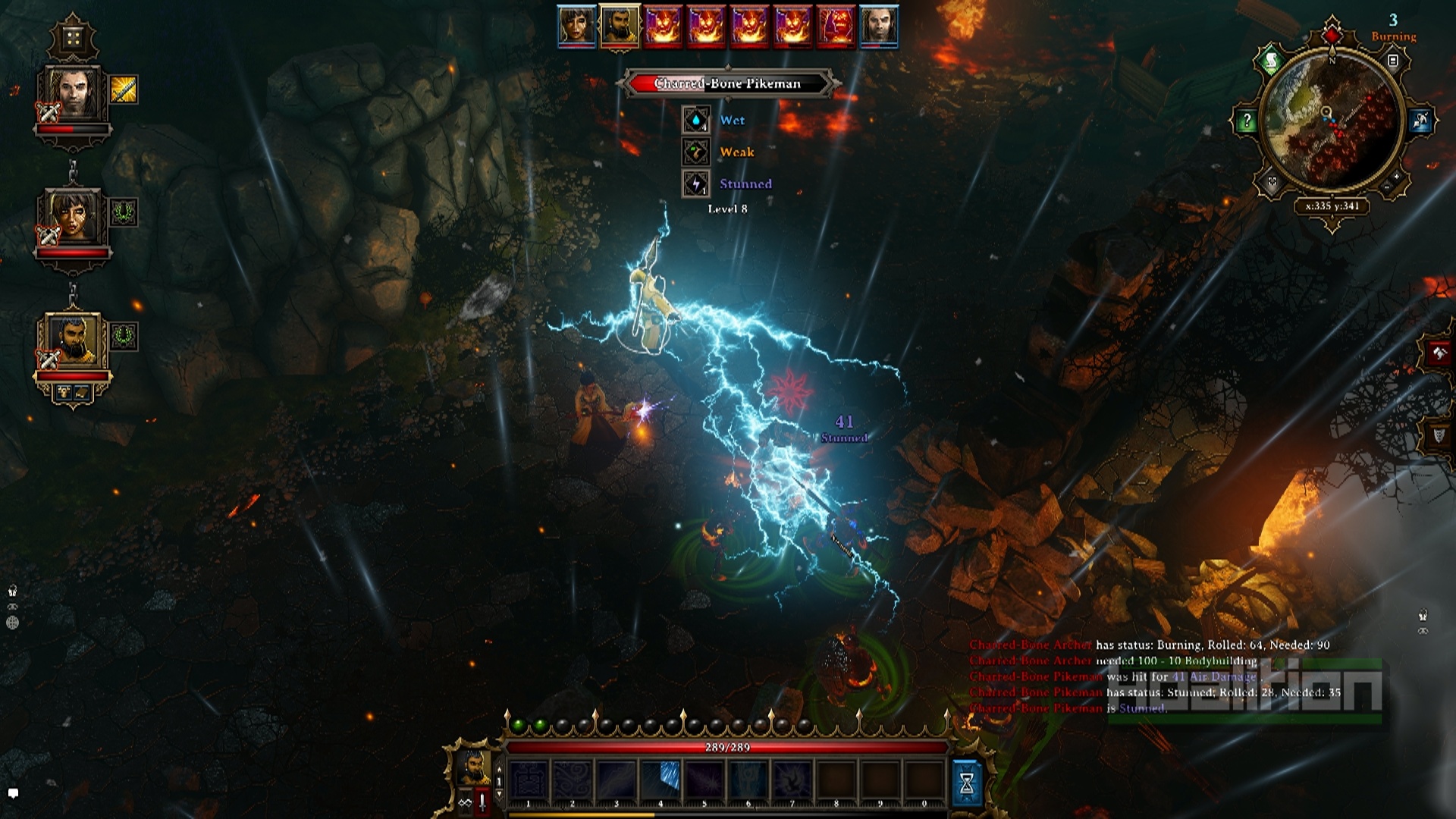Activate the rain skill in hotbar slot 4
Viewport: 1456px width, 819px height.
661,780
